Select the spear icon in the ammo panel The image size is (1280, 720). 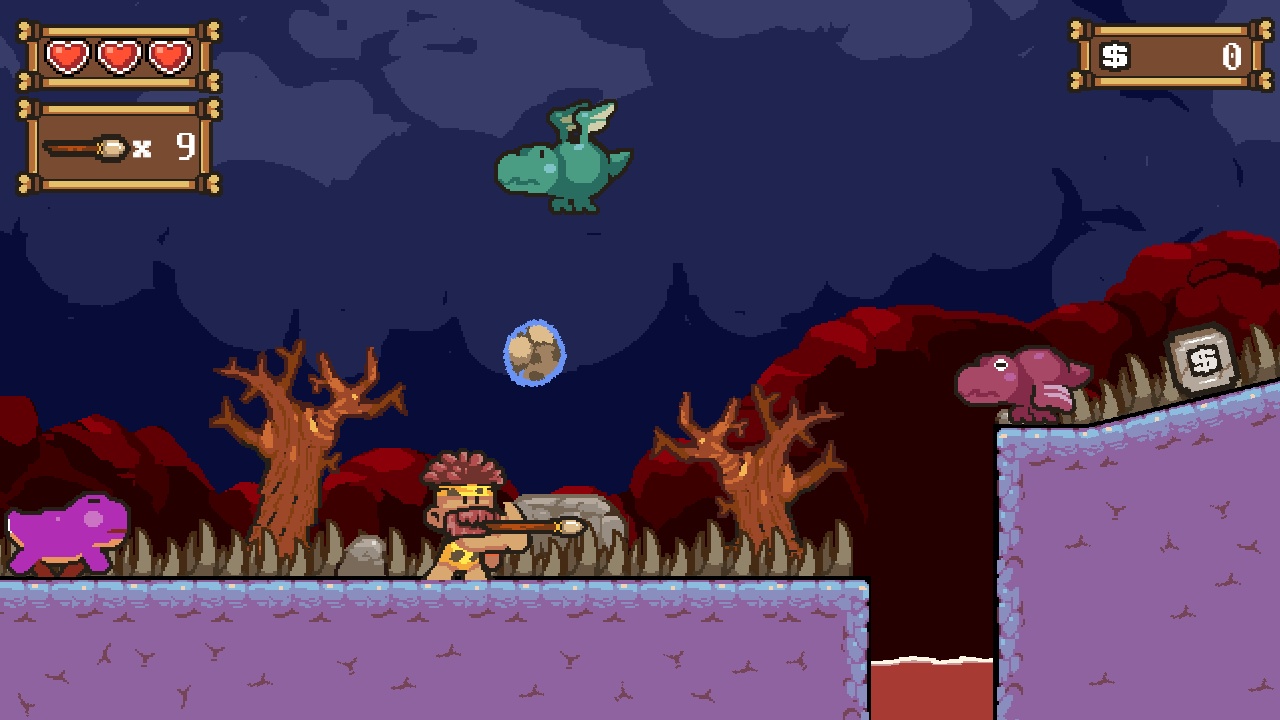[85, 146]
